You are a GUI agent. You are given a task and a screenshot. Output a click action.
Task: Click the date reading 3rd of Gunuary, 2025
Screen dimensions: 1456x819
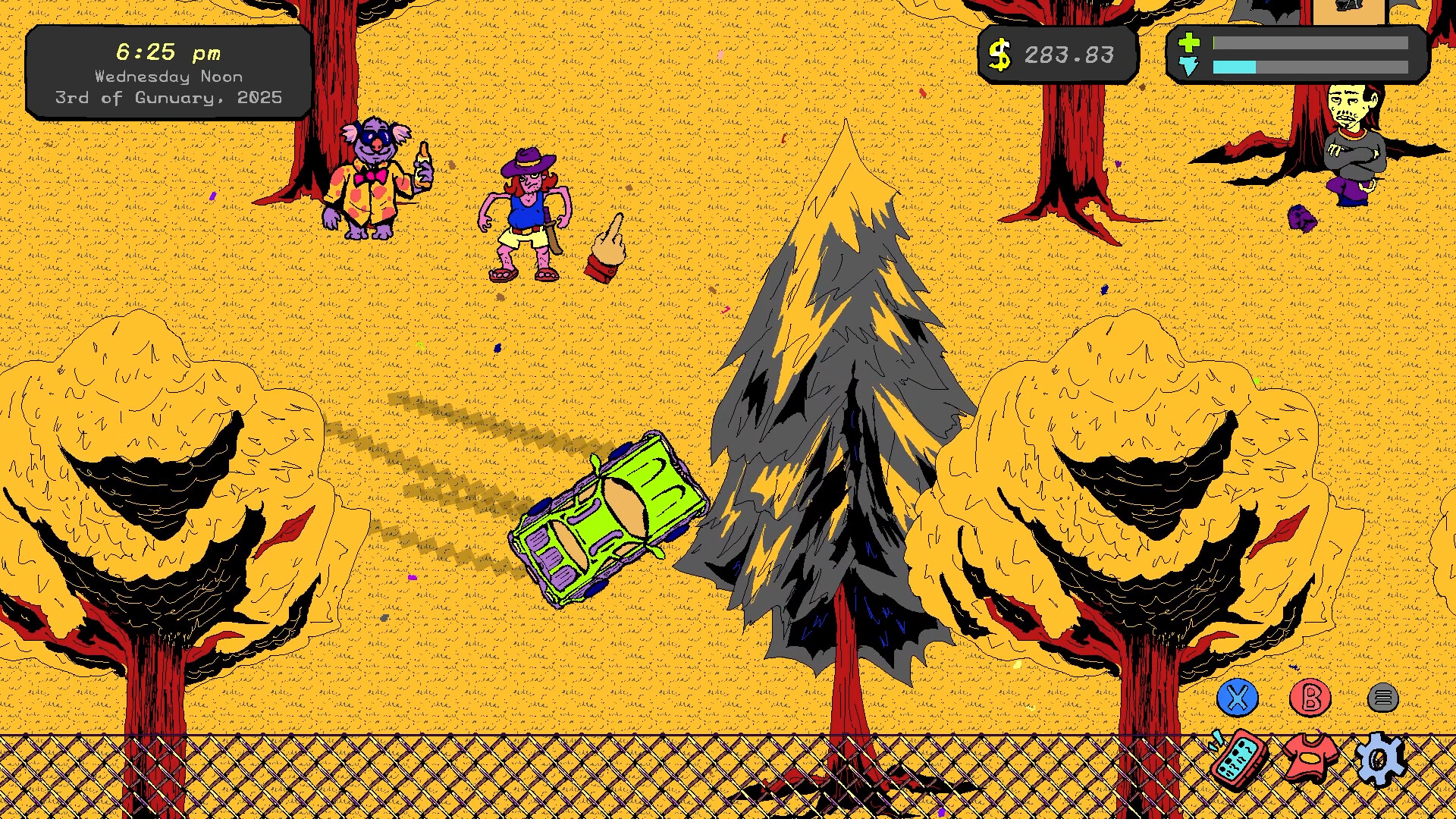[168, 97]
